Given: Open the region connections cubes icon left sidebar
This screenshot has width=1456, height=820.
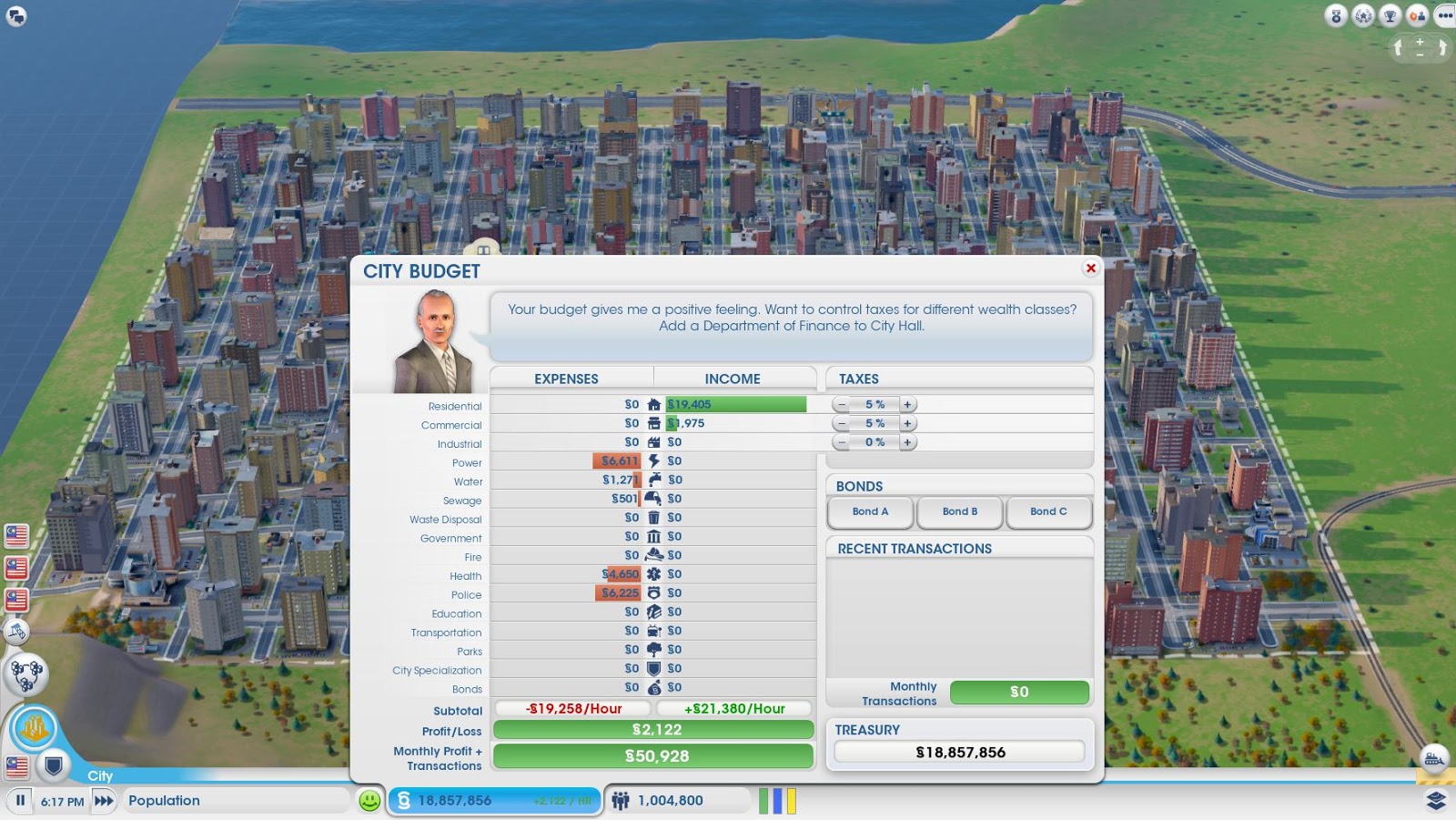Looking at the screenshot, I should click(x=26, y=673).
